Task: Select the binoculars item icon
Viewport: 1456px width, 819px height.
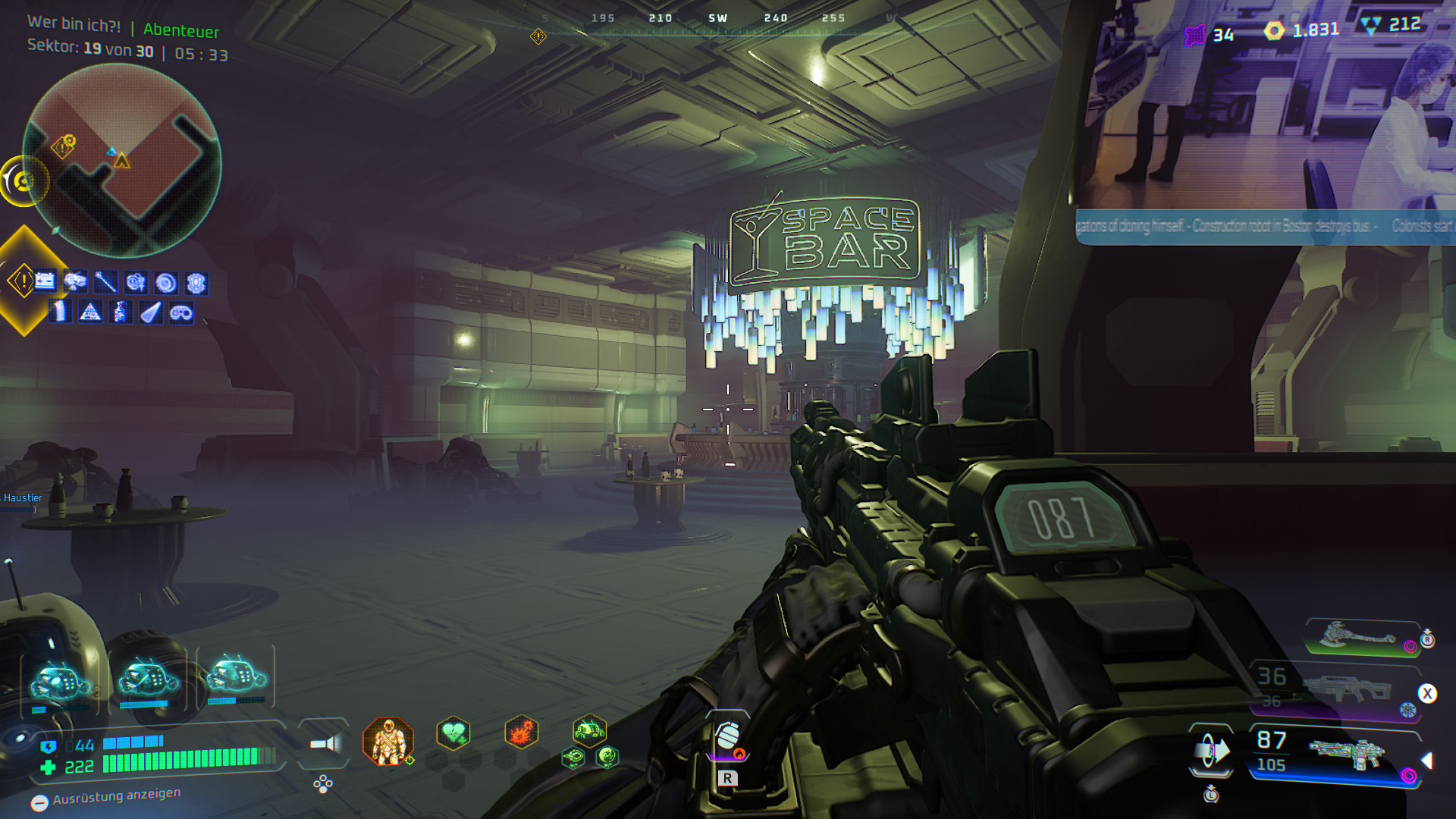Action: 181,312
